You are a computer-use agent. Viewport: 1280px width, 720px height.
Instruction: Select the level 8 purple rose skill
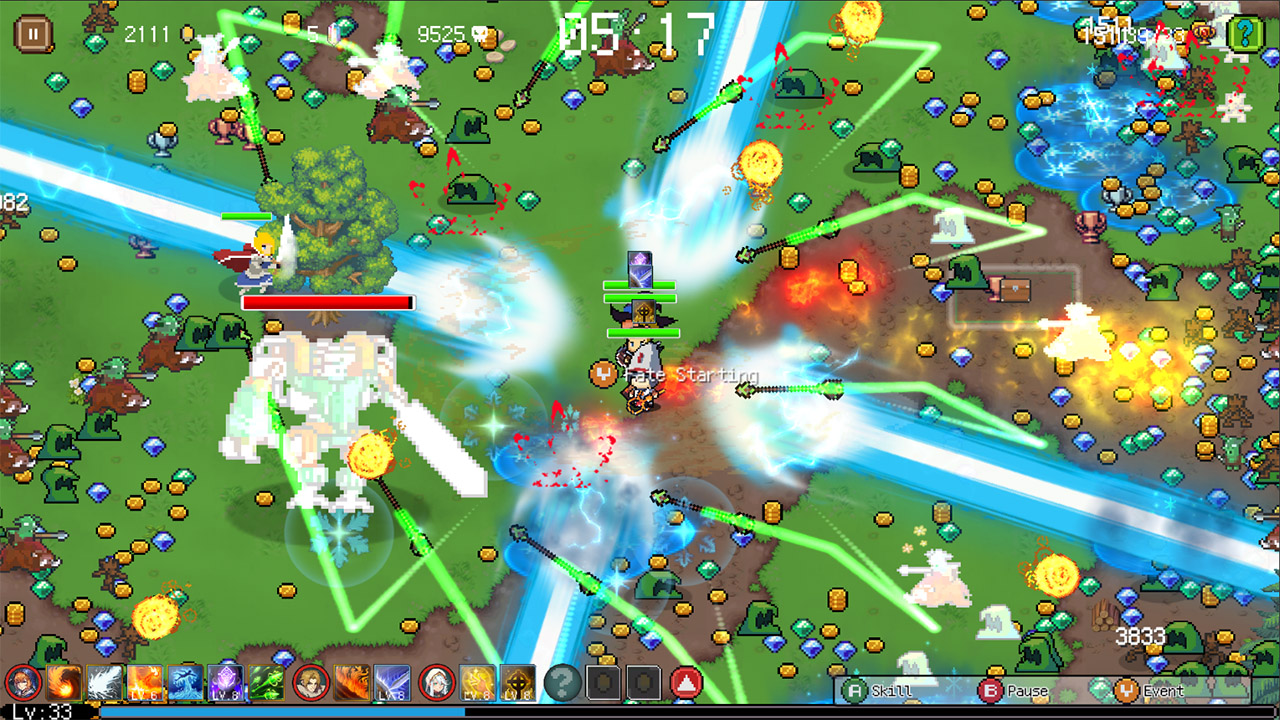click(227, 682)
